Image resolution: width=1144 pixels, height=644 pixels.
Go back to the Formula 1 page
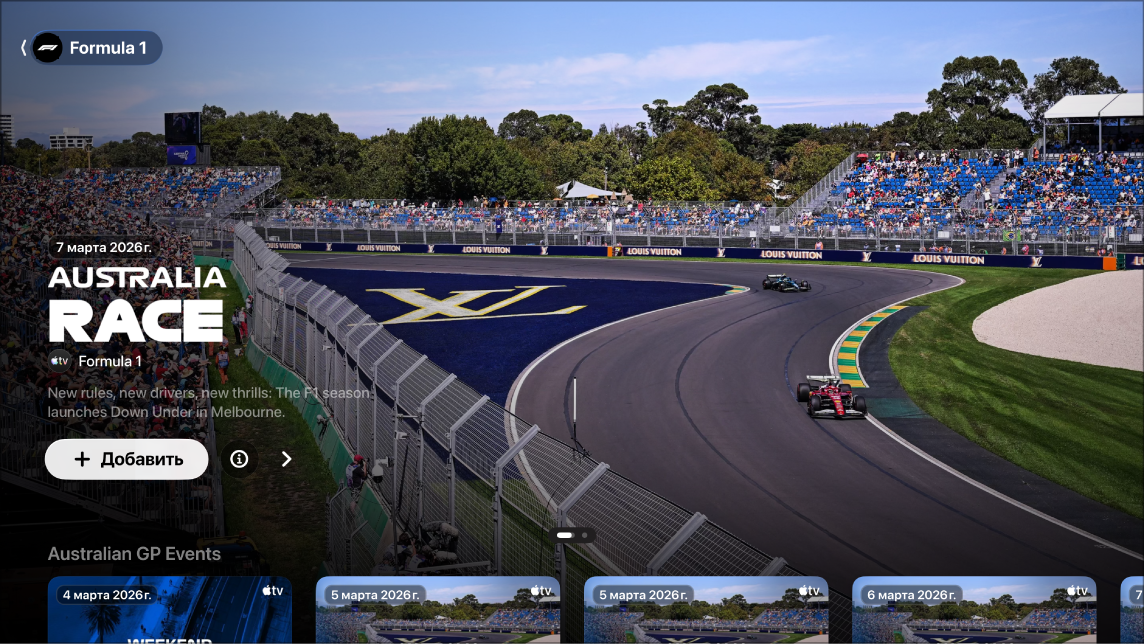[x=90, y=48]
